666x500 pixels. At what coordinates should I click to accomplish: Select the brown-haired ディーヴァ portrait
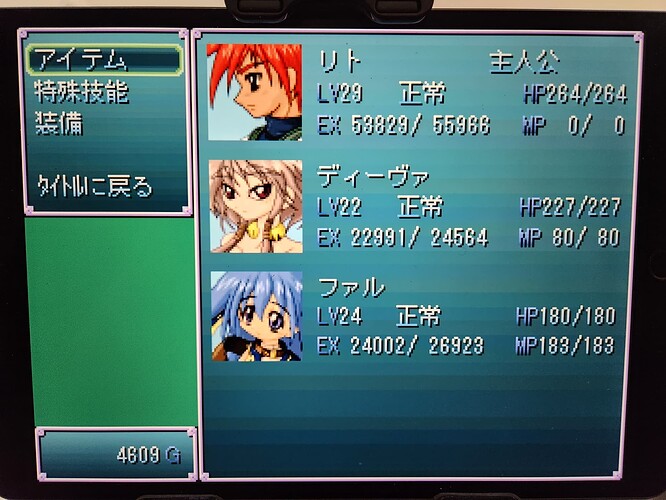(x=256, y=206)
